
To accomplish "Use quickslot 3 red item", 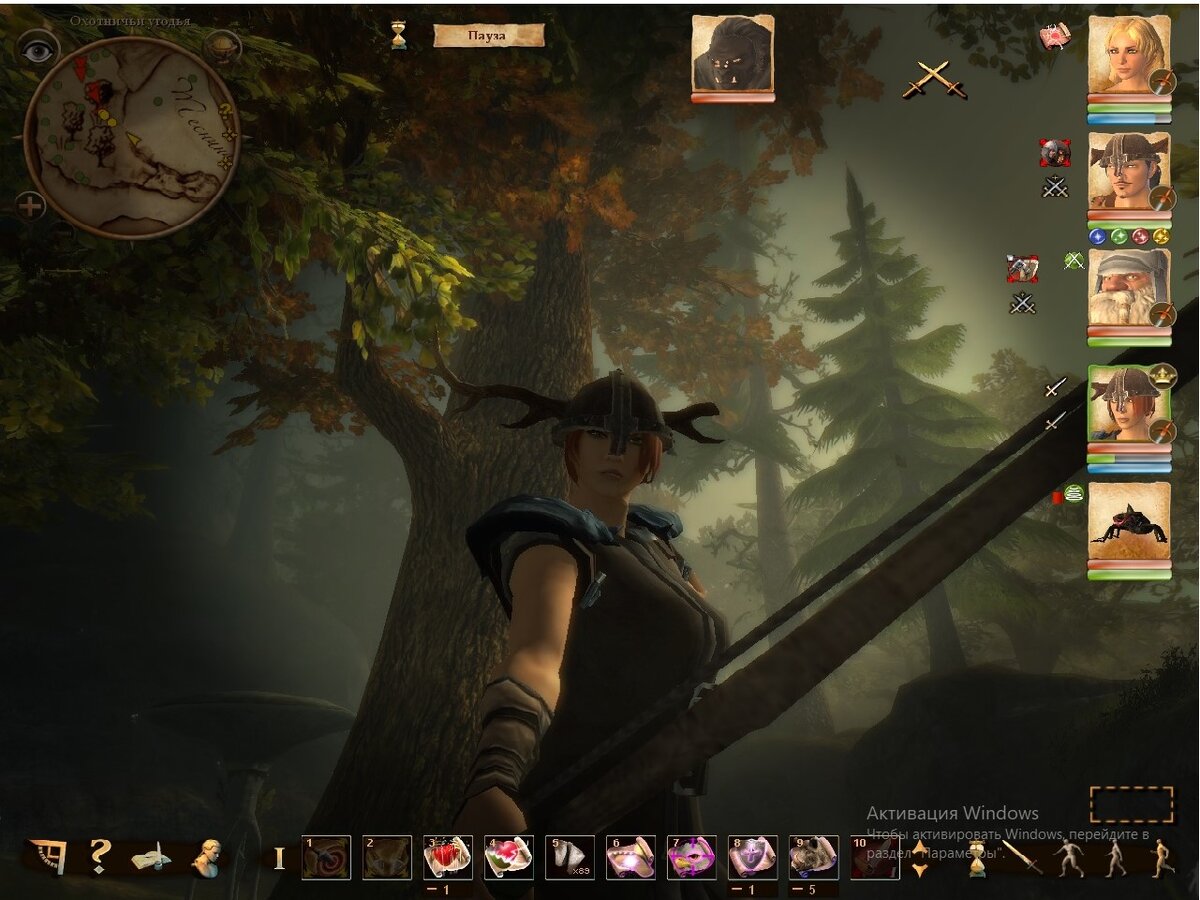I will tap(447, 857).
